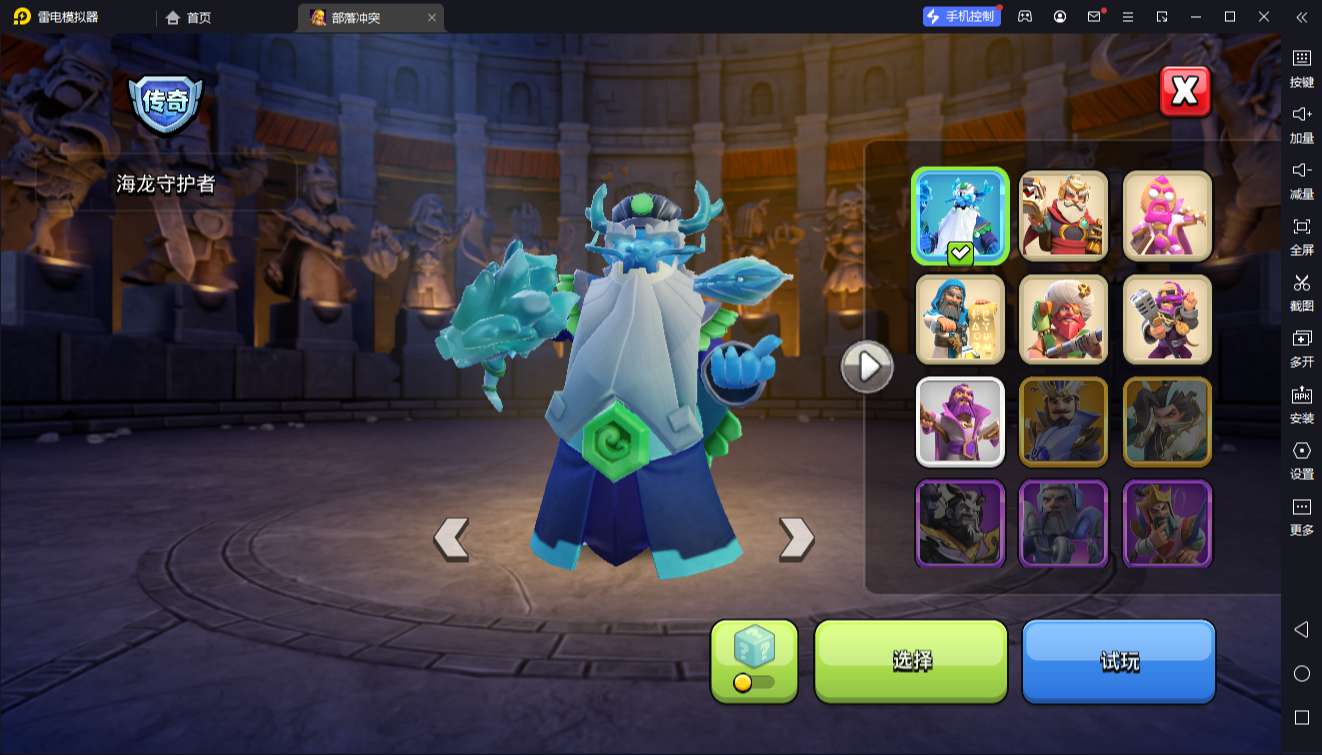Choose the red-bearded turban warden skin
The height and width of the screenshot is (755, 1322).
coord(1064,320)
